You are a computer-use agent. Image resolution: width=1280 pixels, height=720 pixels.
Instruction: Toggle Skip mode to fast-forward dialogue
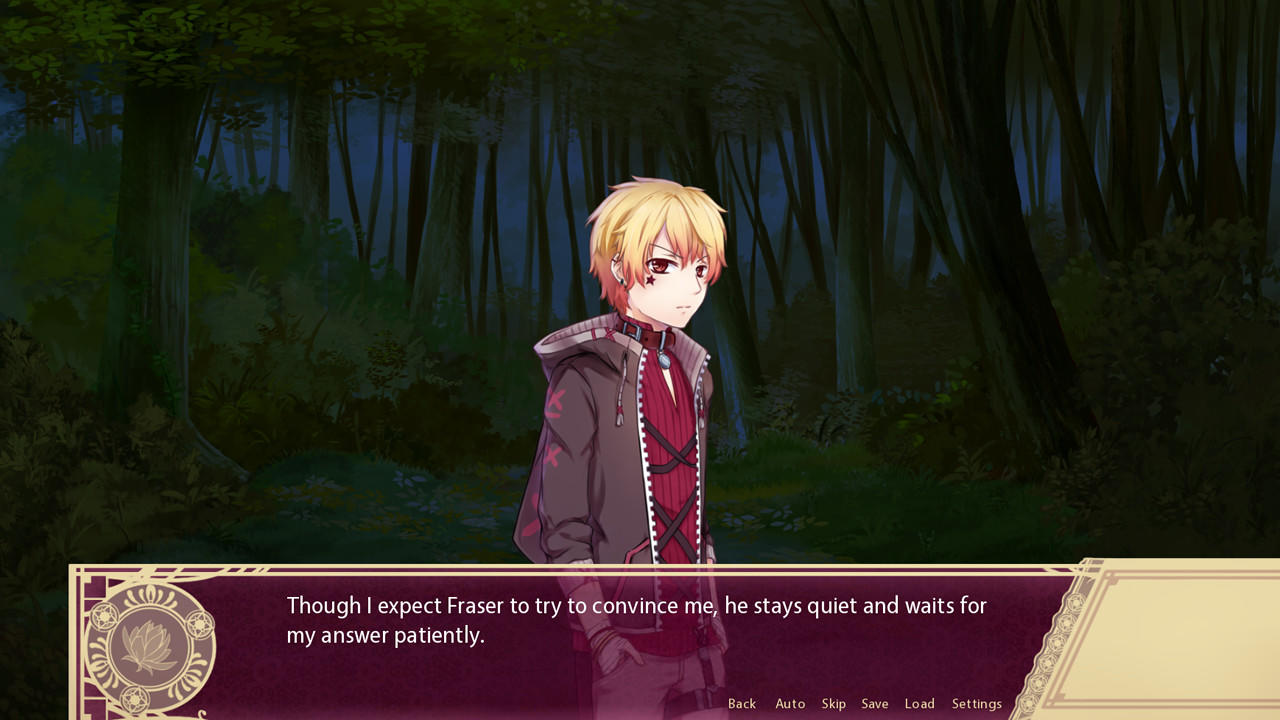832,703
